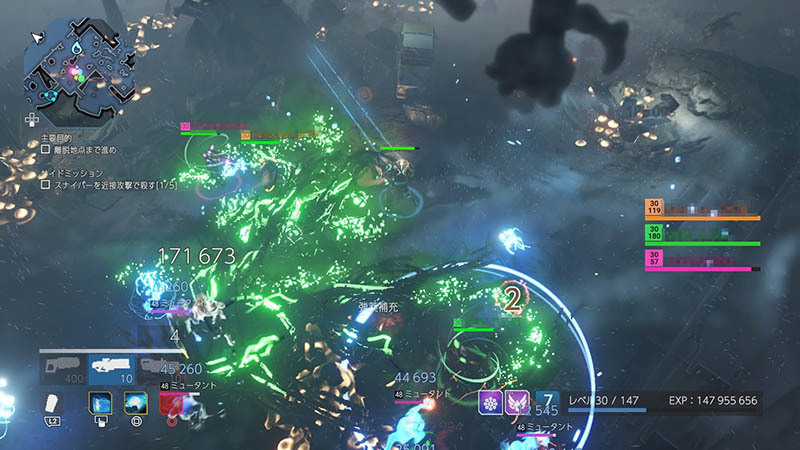Select the highlighted weapon with 10 ammo

click(x=112, y=370)
